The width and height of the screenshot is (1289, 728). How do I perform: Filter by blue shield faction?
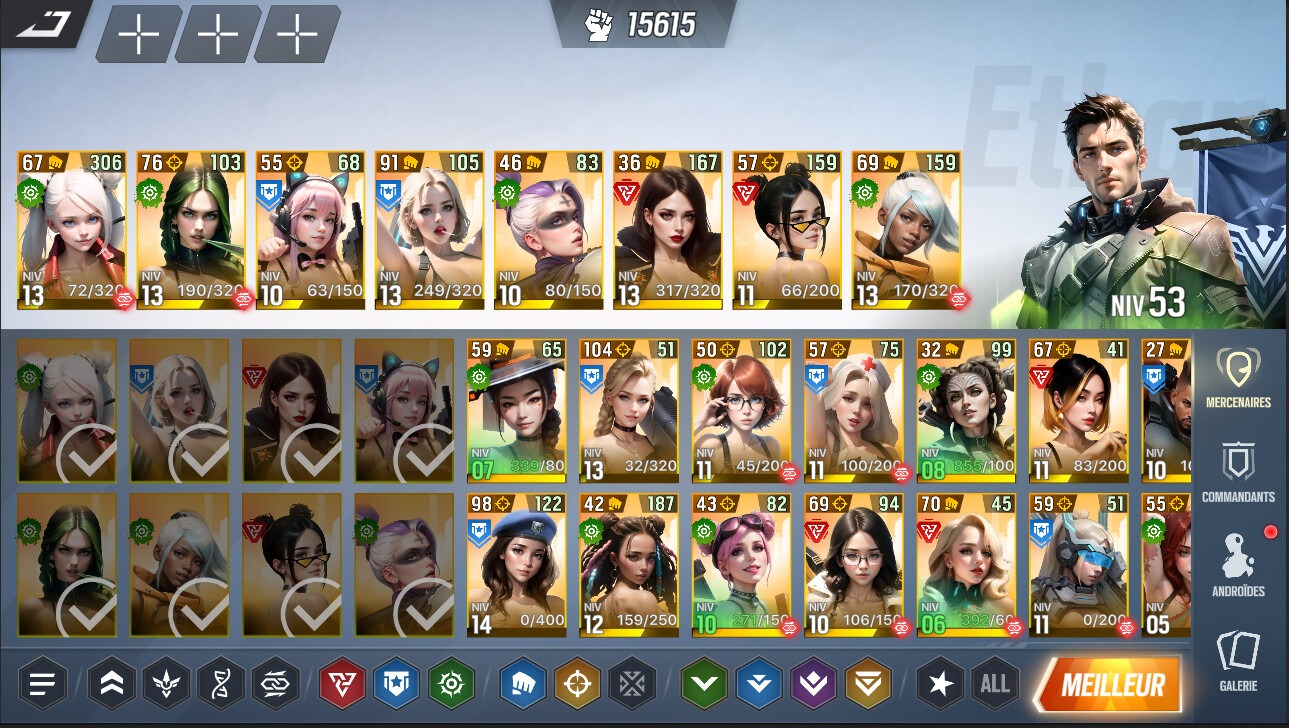click(396, 684)
